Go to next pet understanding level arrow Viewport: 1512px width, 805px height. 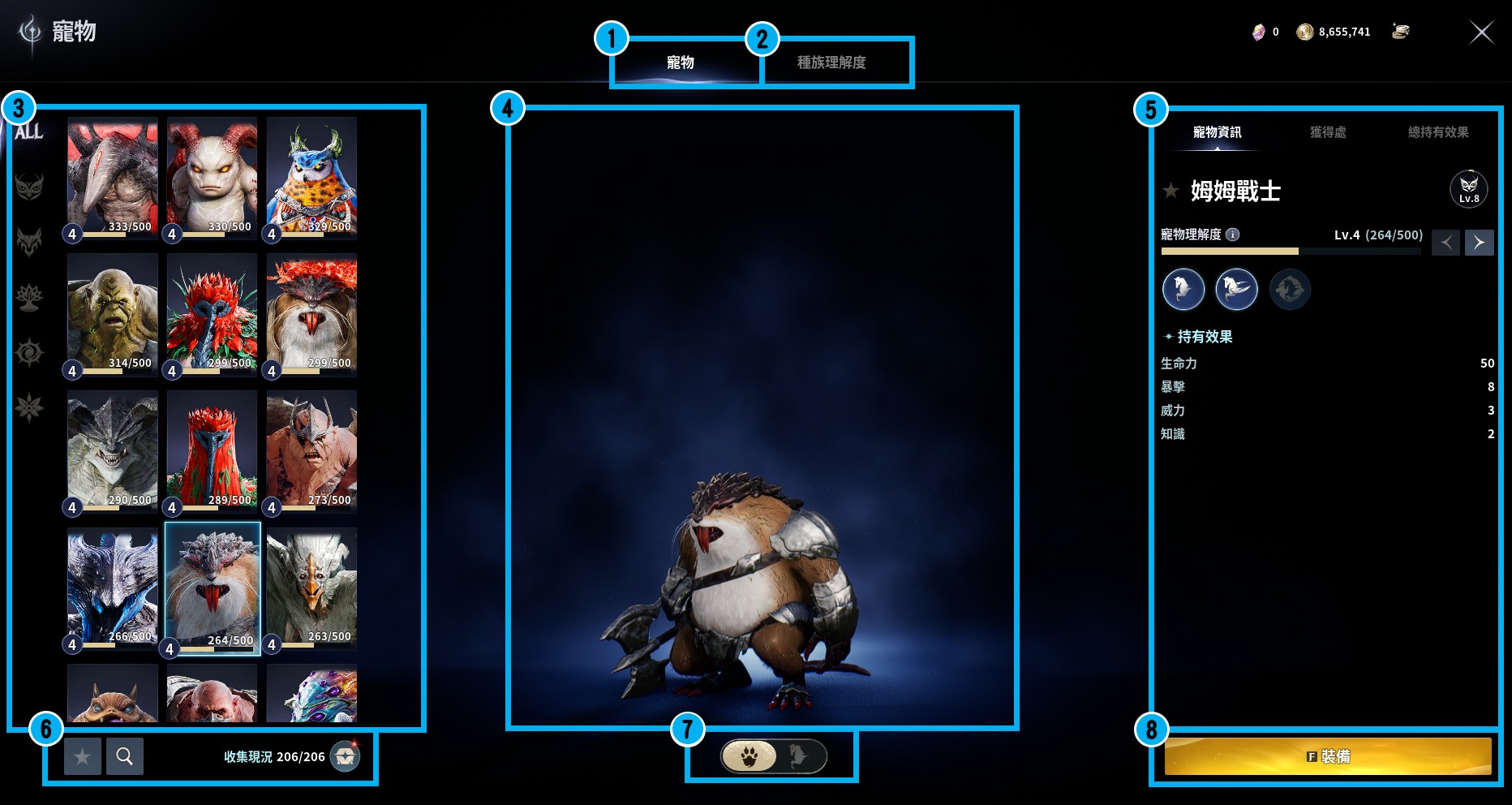pos(1479,243)
